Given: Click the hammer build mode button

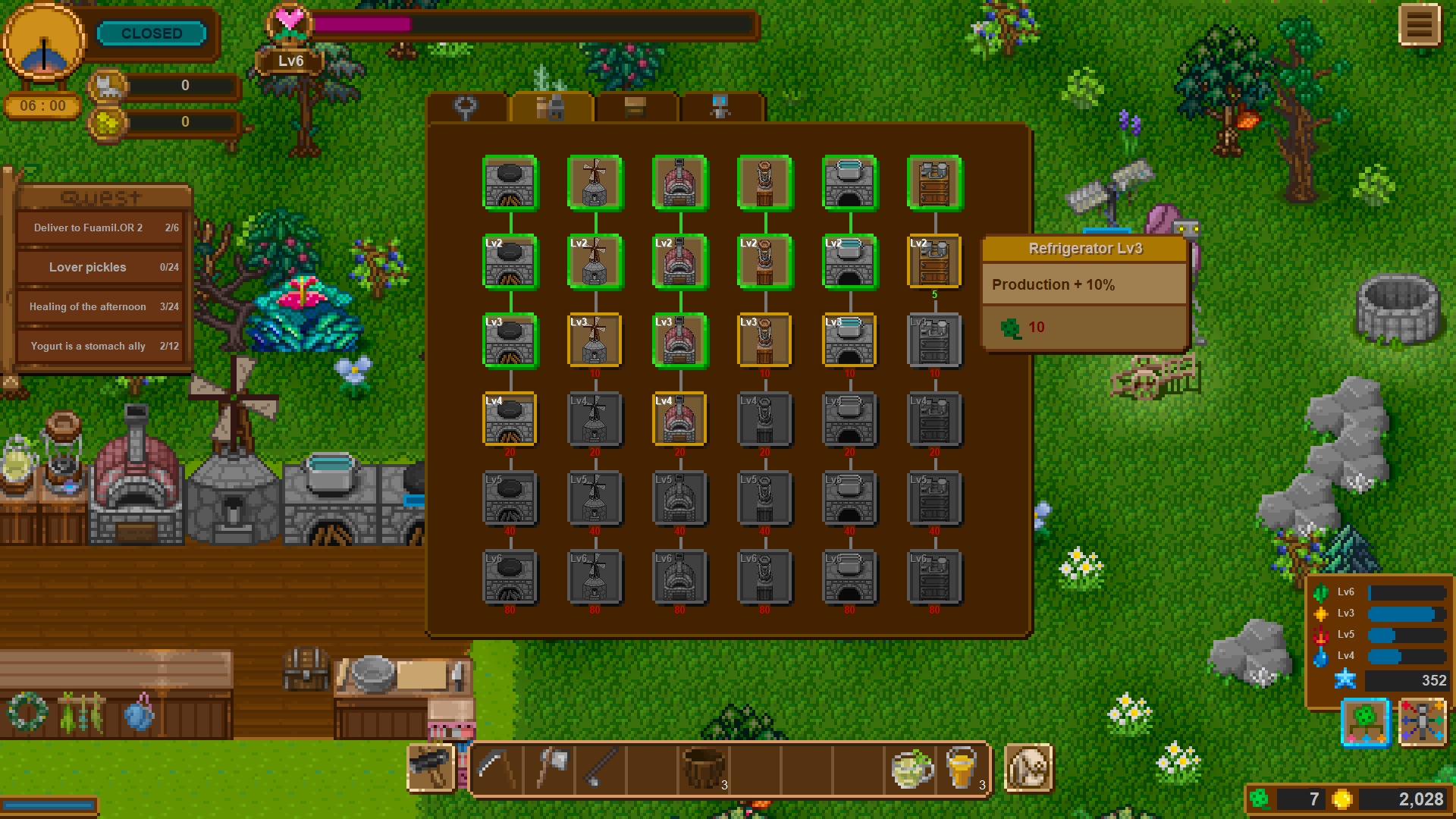Looking at the screenshot, I should click(431, 767).
